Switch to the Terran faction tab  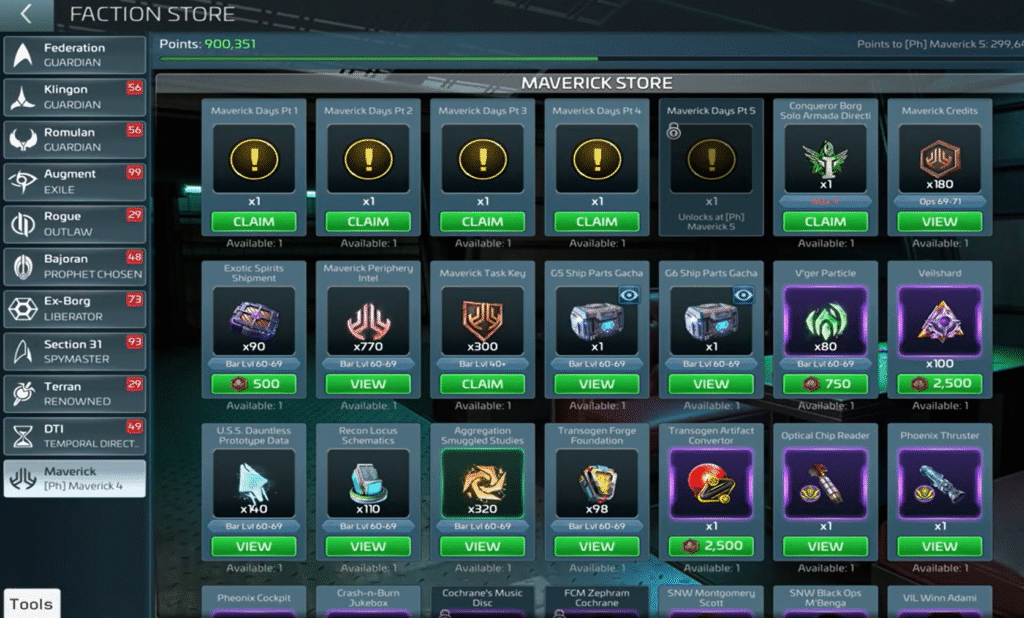coord(75,393)
